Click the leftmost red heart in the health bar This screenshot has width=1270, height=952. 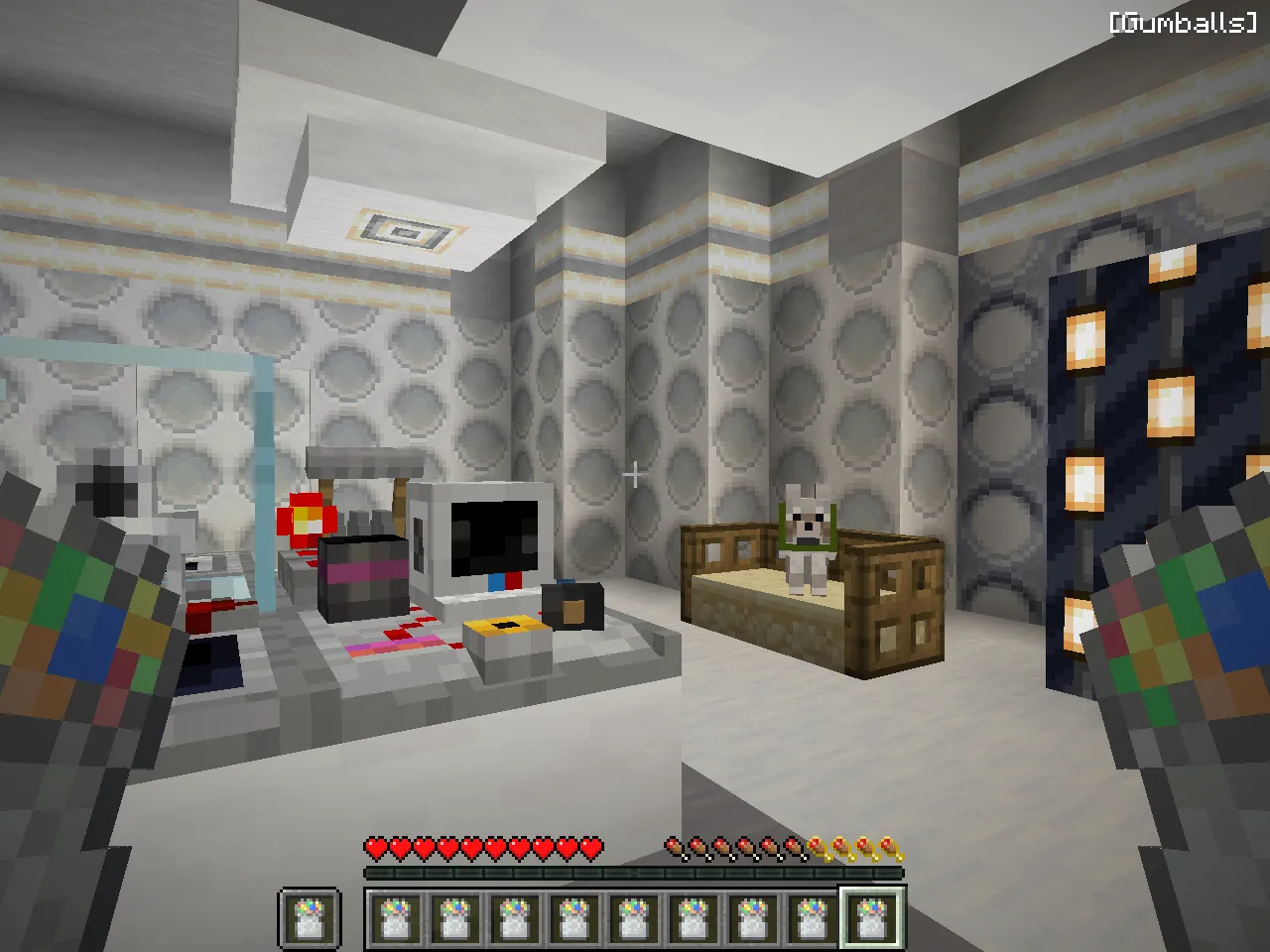(375, 847)
